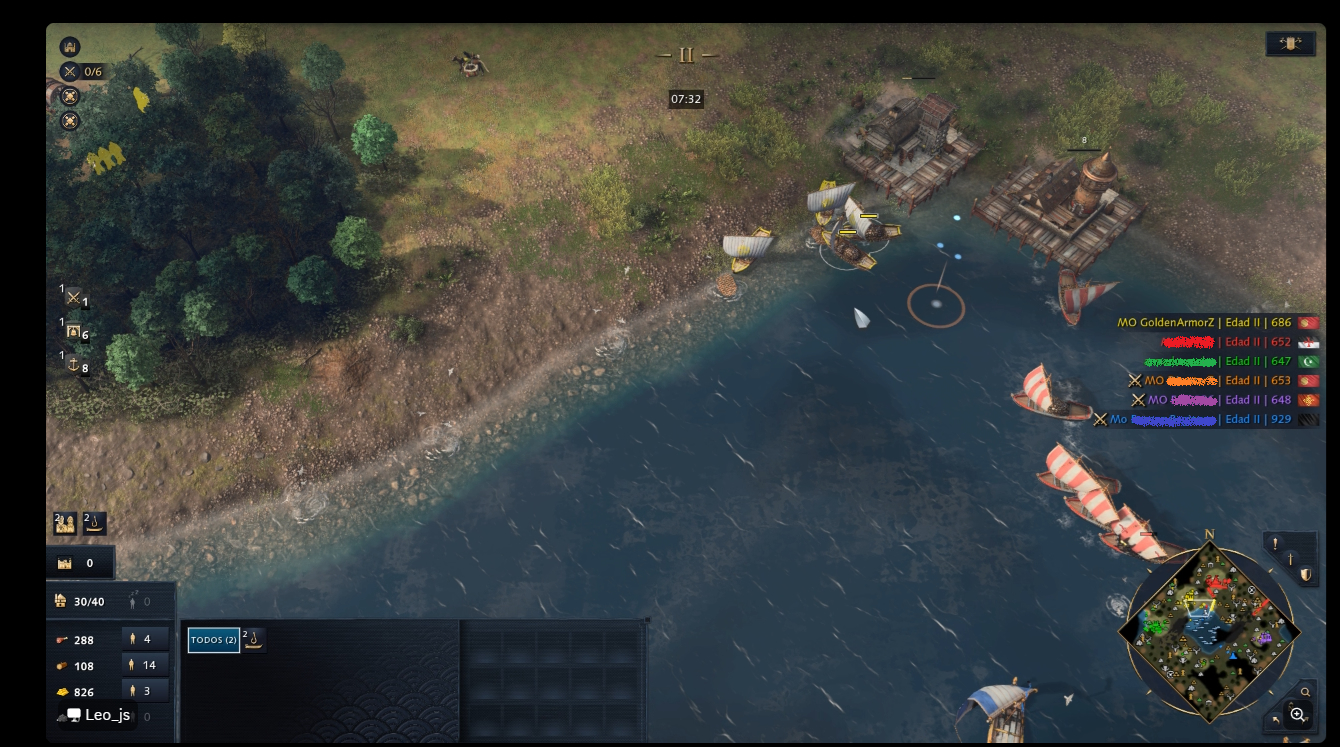Click the zoom-in magnifier overlay button
This screenshot has width=1340, height=747.
tap(1298, 714)
